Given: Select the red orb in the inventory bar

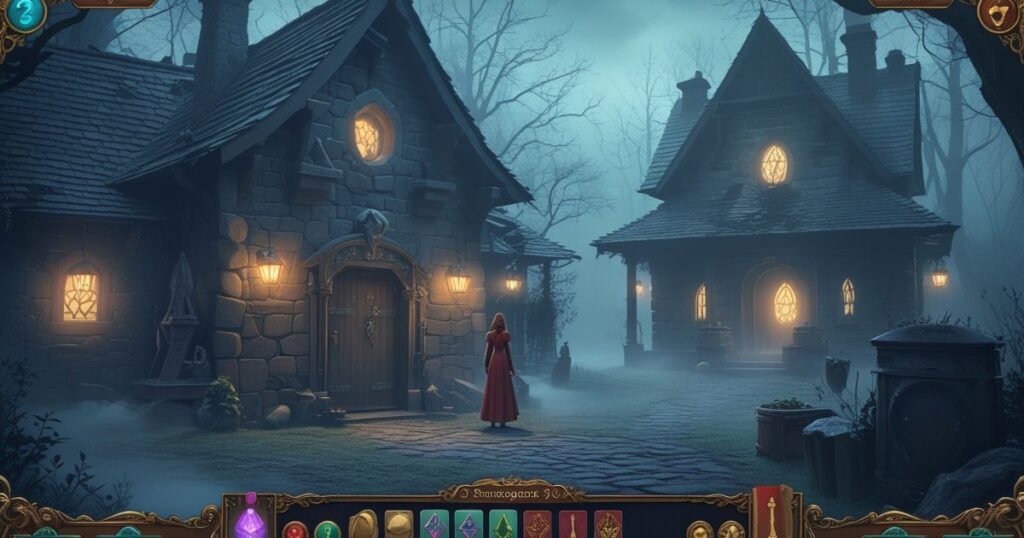Looking at the screenshot, I should [295, 530].
